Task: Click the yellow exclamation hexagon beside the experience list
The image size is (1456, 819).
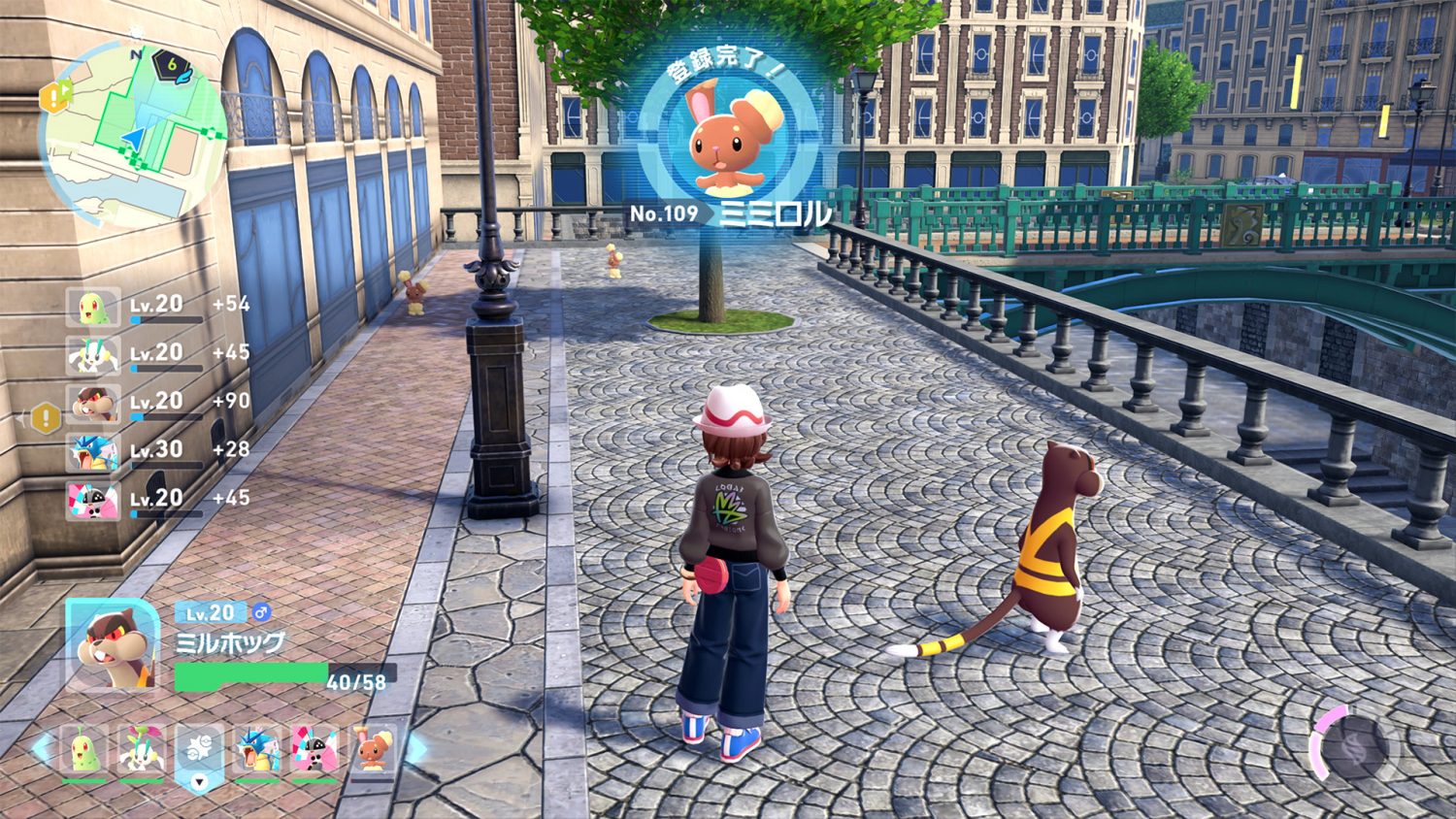Action: click(46, 418)
